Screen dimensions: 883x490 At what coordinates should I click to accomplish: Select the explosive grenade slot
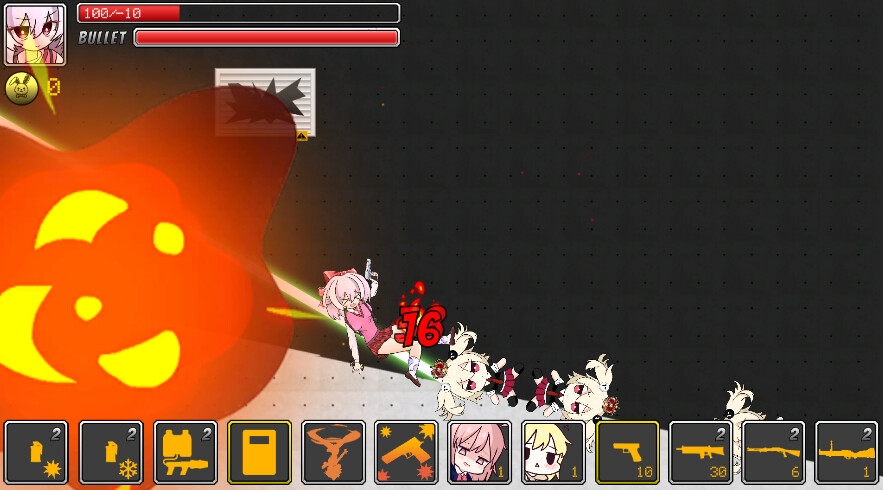pyautogui.click(x=37, y=452)
